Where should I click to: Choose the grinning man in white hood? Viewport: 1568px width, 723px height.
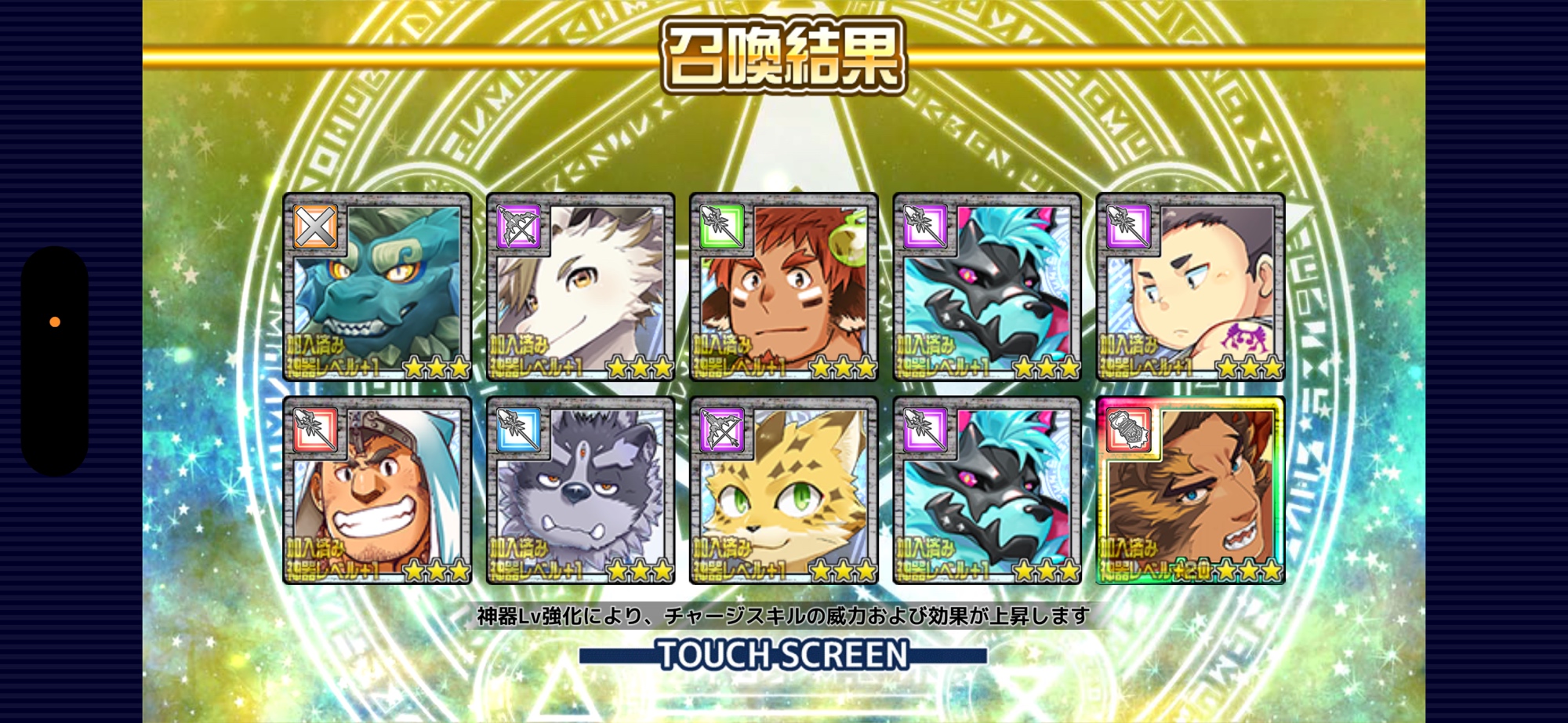click(x=377, y=491)
